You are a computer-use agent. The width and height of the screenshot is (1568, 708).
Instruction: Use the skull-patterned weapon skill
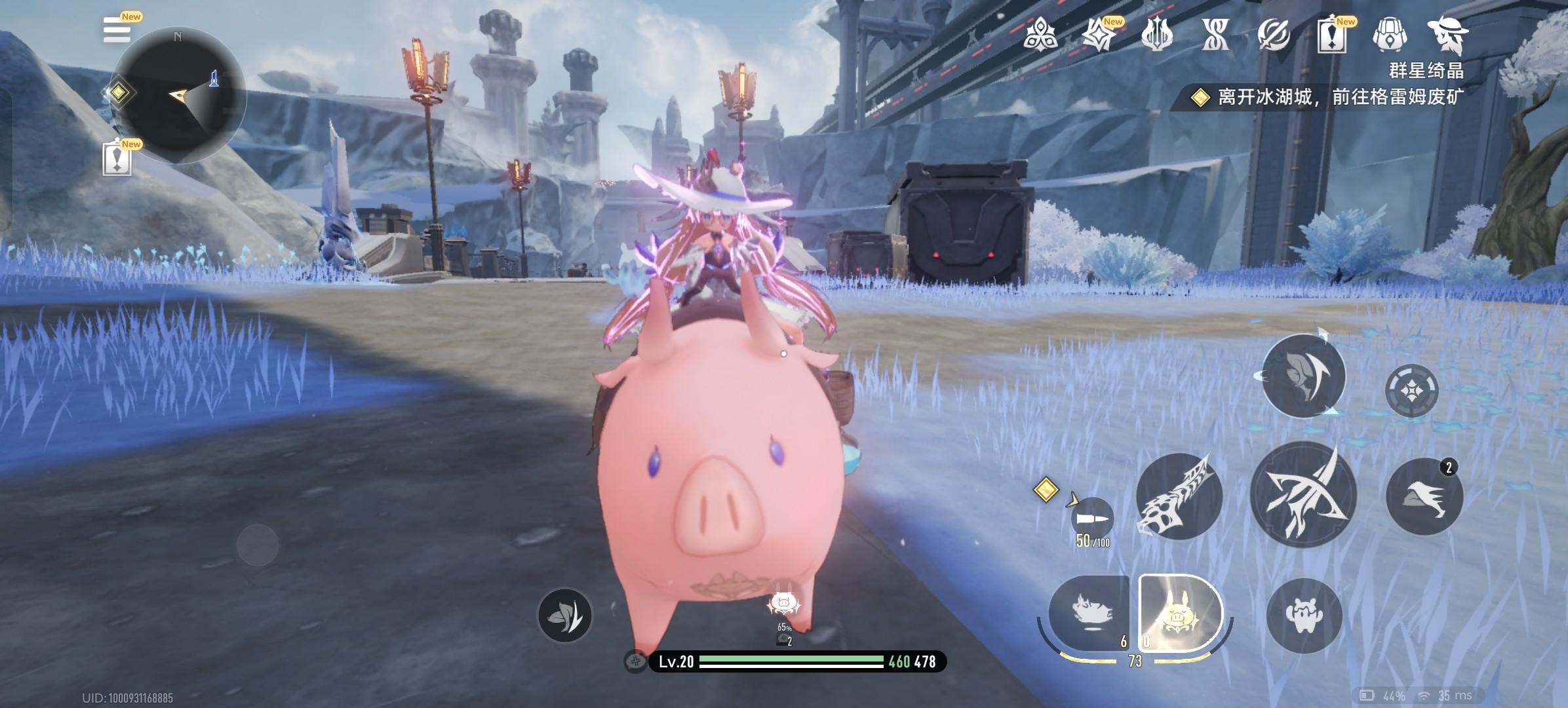point(1179,496)
